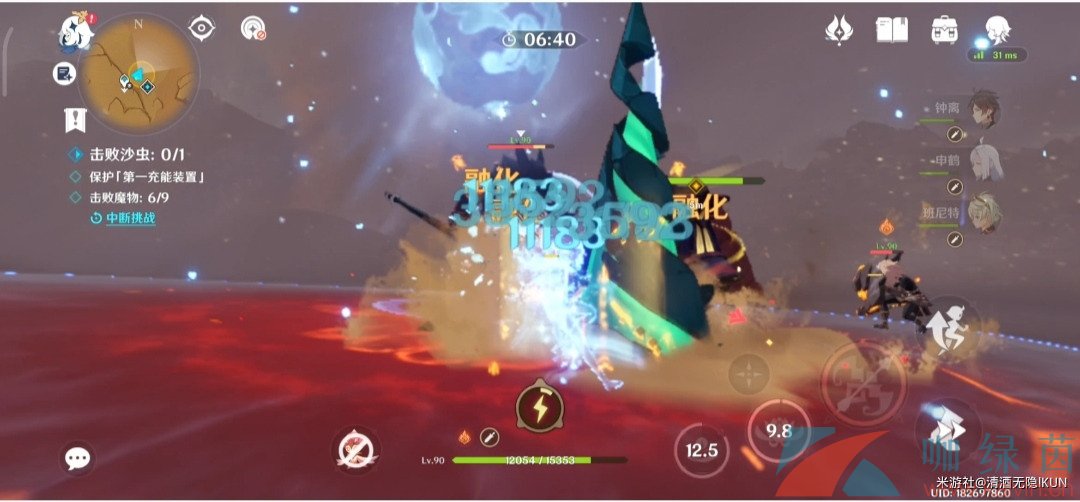Open the backpack inventory

[x=943, y=30]
